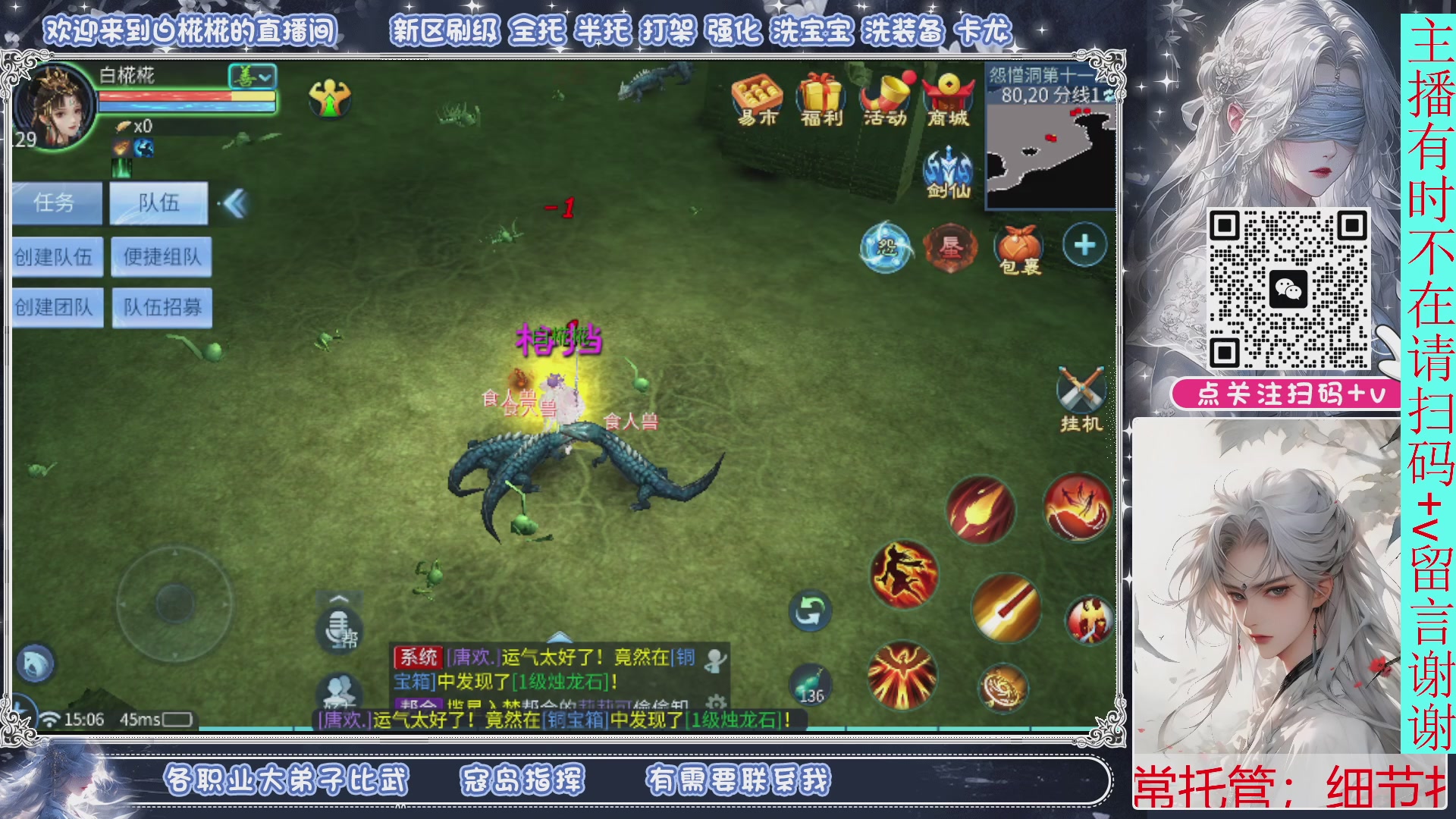Image resolution: width=1456 pixels, height=819 pixels.
Task: Switch to the 任务 tab
Action: pyautogui.click(x=55, y=202)
